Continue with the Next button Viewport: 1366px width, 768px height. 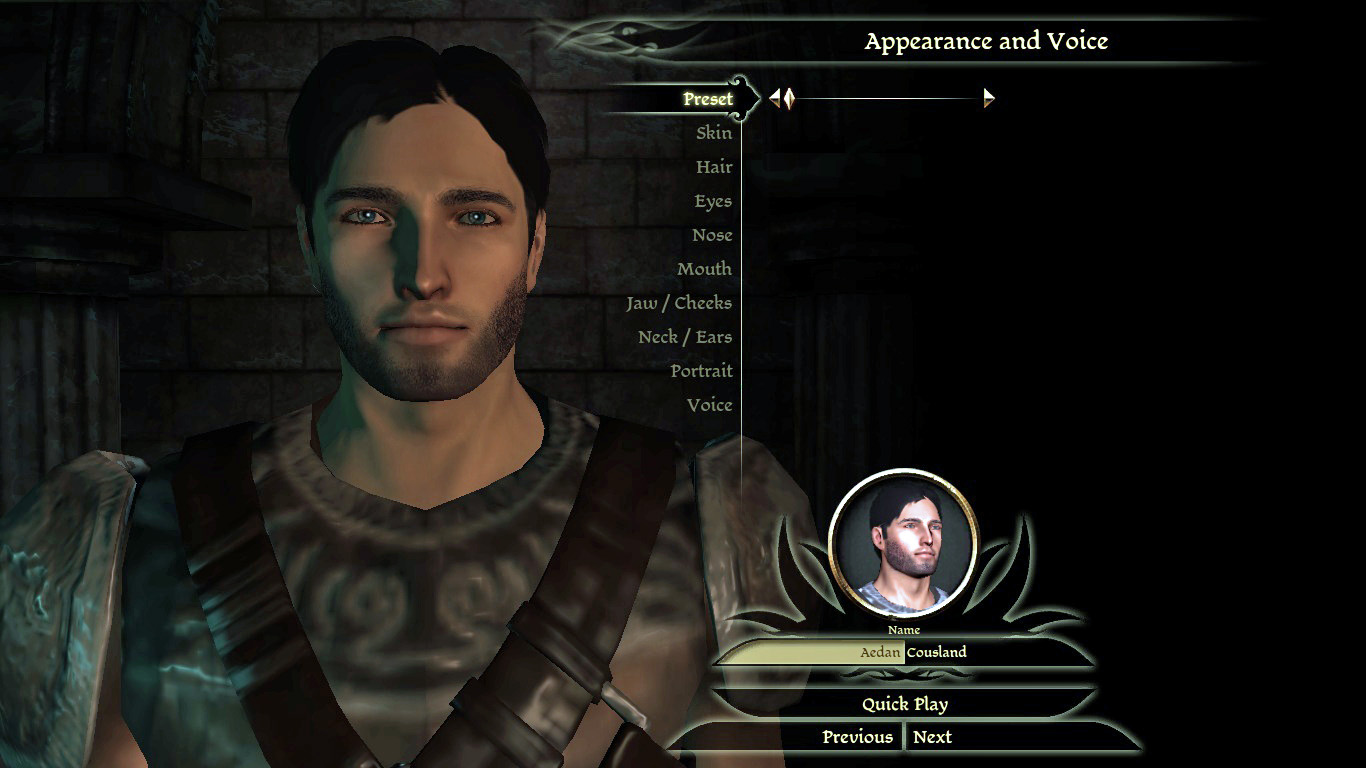pos(932,737)
